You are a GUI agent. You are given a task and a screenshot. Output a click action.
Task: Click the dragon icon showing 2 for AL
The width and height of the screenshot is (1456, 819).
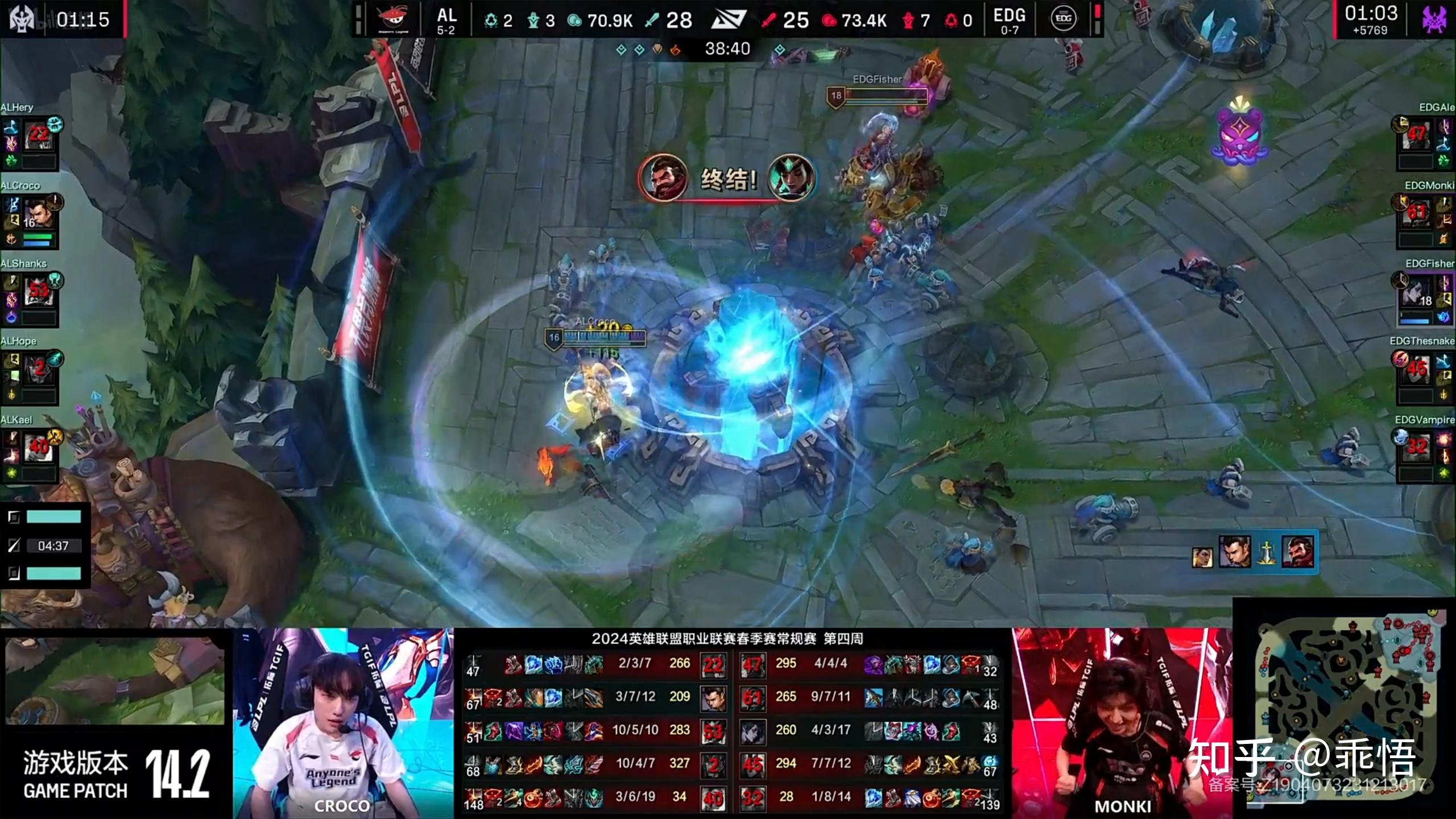(x=493, y=19)
